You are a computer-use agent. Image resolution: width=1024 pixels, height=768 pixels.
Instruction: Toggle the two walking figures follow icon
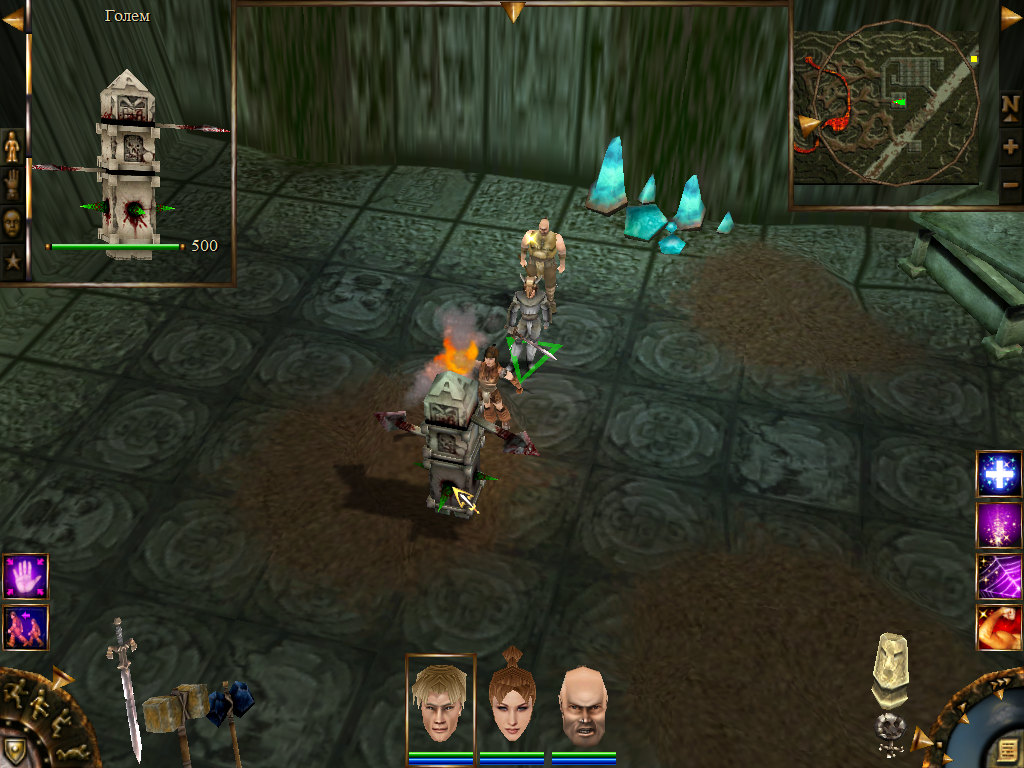point(25,627)
